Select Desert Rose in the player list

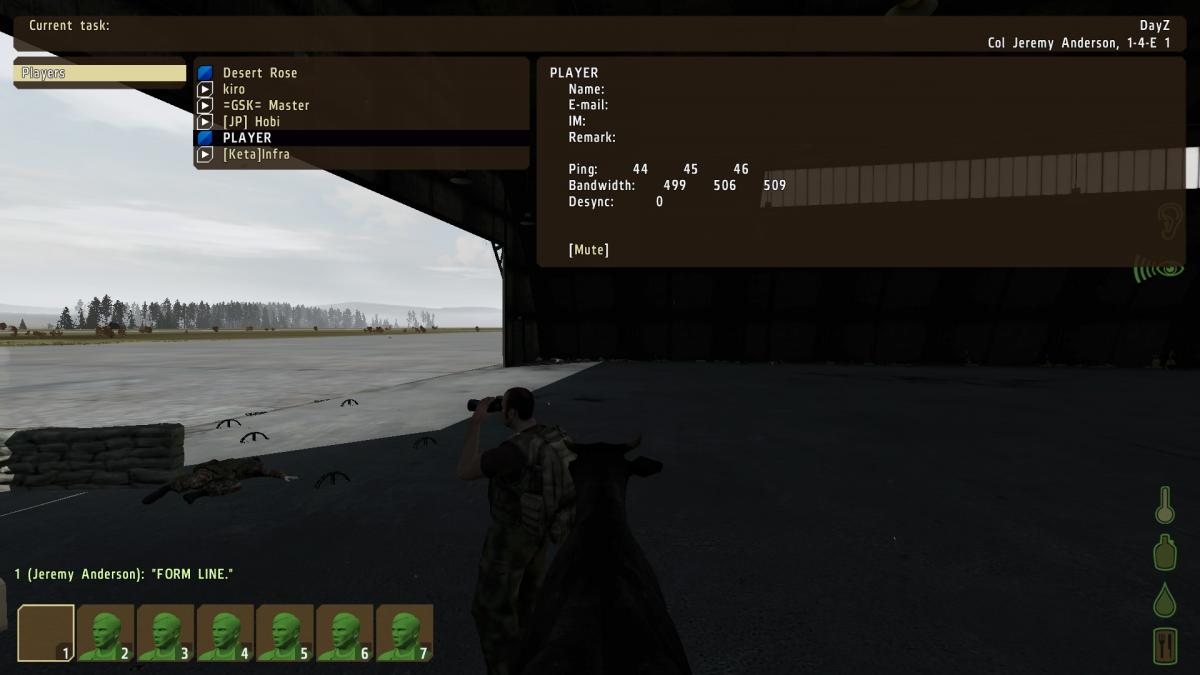pyautogui.click(x=259, y=73)
